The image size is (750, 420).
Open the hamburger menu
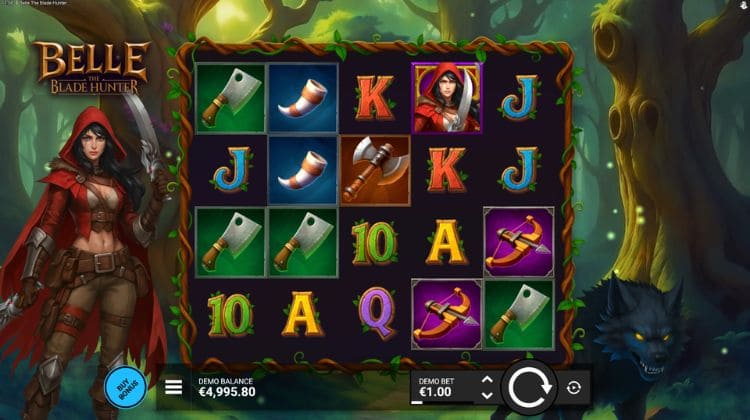pos(173,387)
